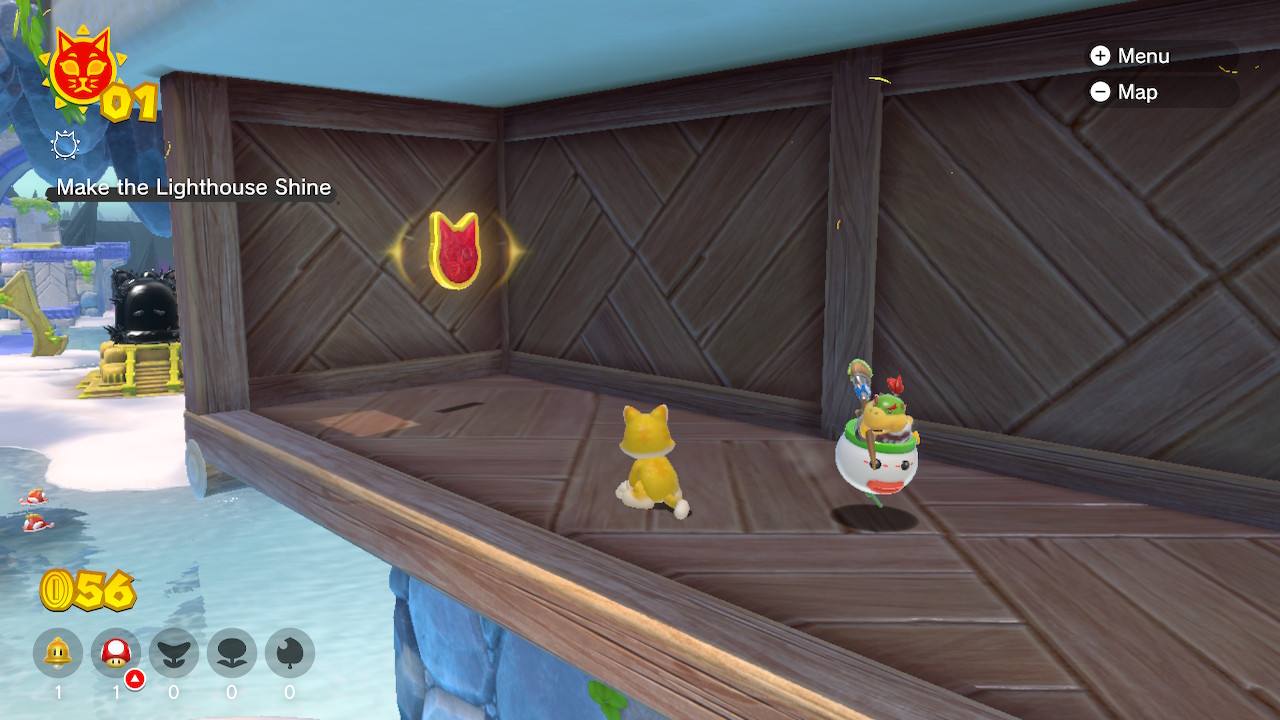Choose the empty Super Leaf reserve slot
Screen dimensions: 1280x720
290,654
